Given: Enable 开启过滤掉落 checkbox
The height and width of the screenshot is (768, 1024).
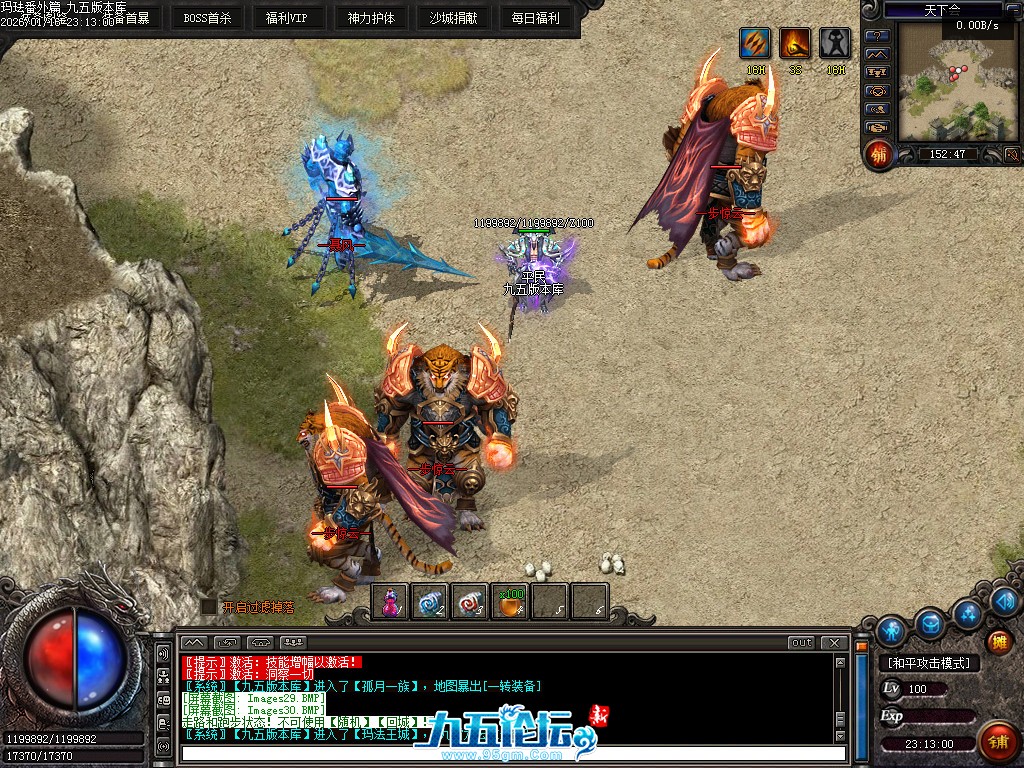Looking at the screenshot, I should pyautogui.click(x=208, y=606).
